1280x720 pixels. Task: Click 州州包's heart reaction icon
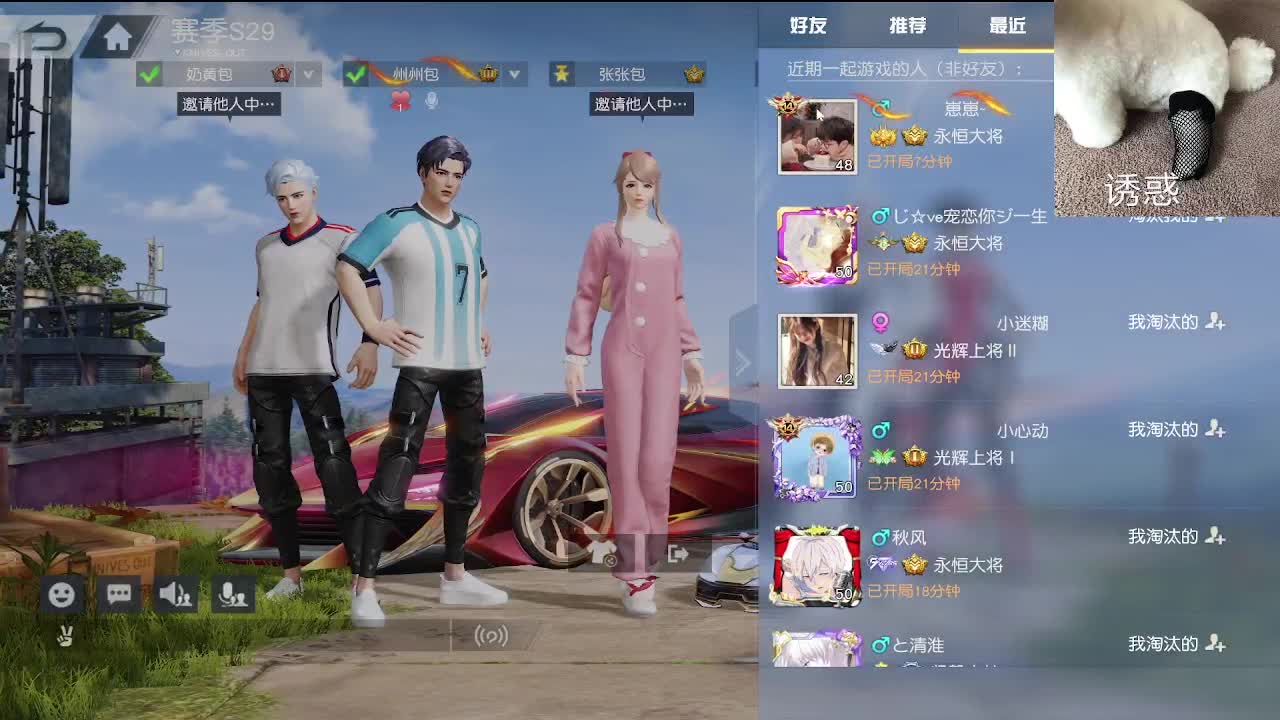click(399, 96)
